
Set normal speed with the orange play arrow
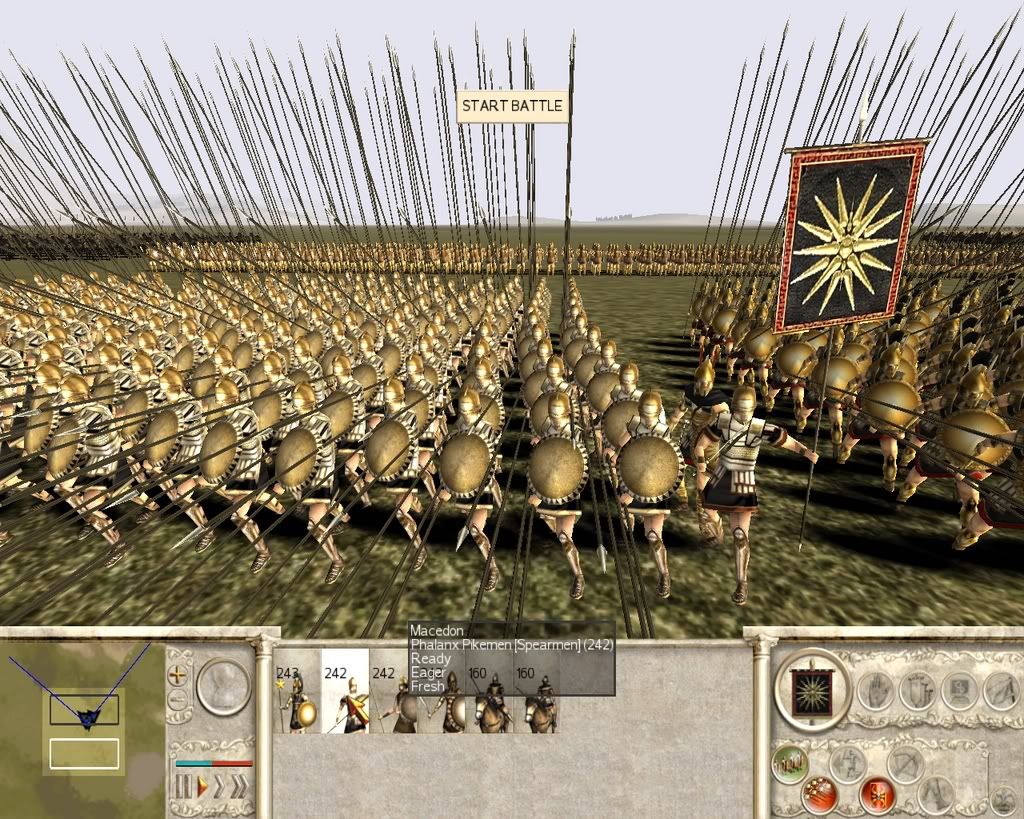coord(202,787)
